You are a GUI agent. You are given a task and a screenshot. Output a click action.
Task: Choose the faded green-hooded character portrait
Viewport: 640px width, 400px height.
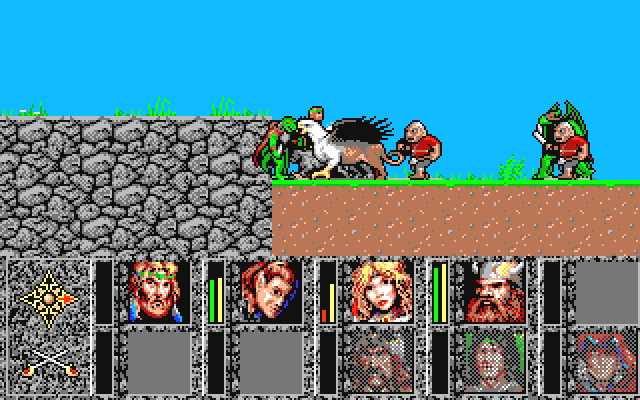494,362
